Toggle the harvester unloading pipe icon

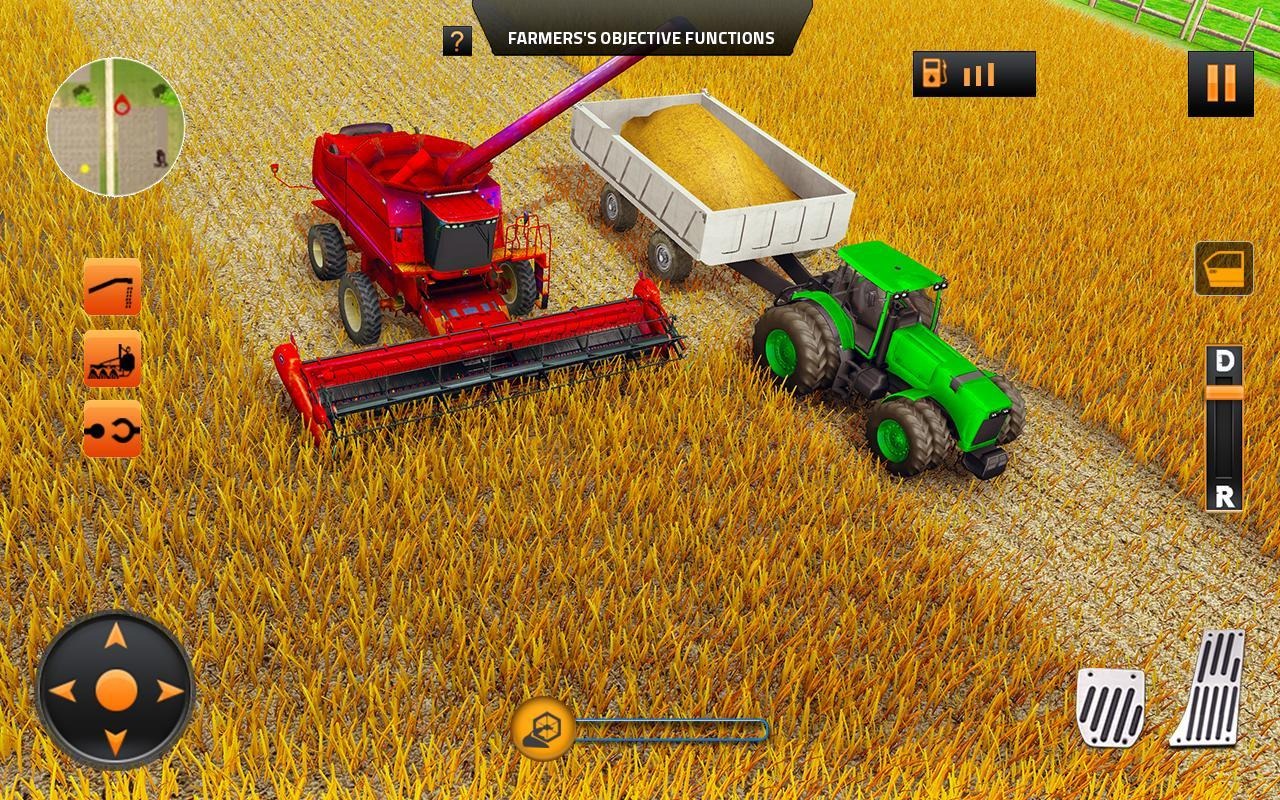click(x=112, y=287)
